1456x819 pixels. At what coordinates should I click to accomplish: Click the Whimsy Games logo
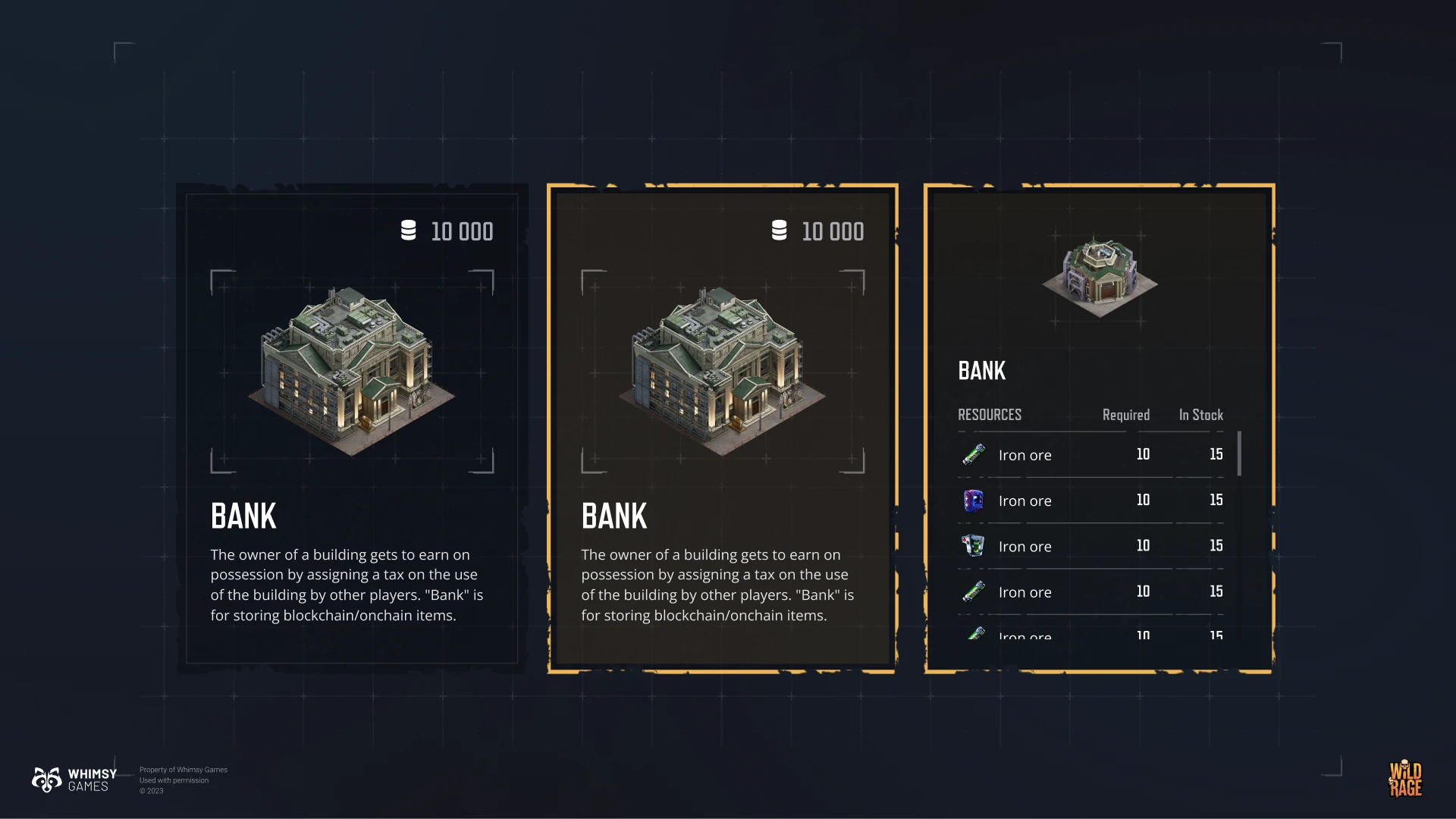coord(74,780)
